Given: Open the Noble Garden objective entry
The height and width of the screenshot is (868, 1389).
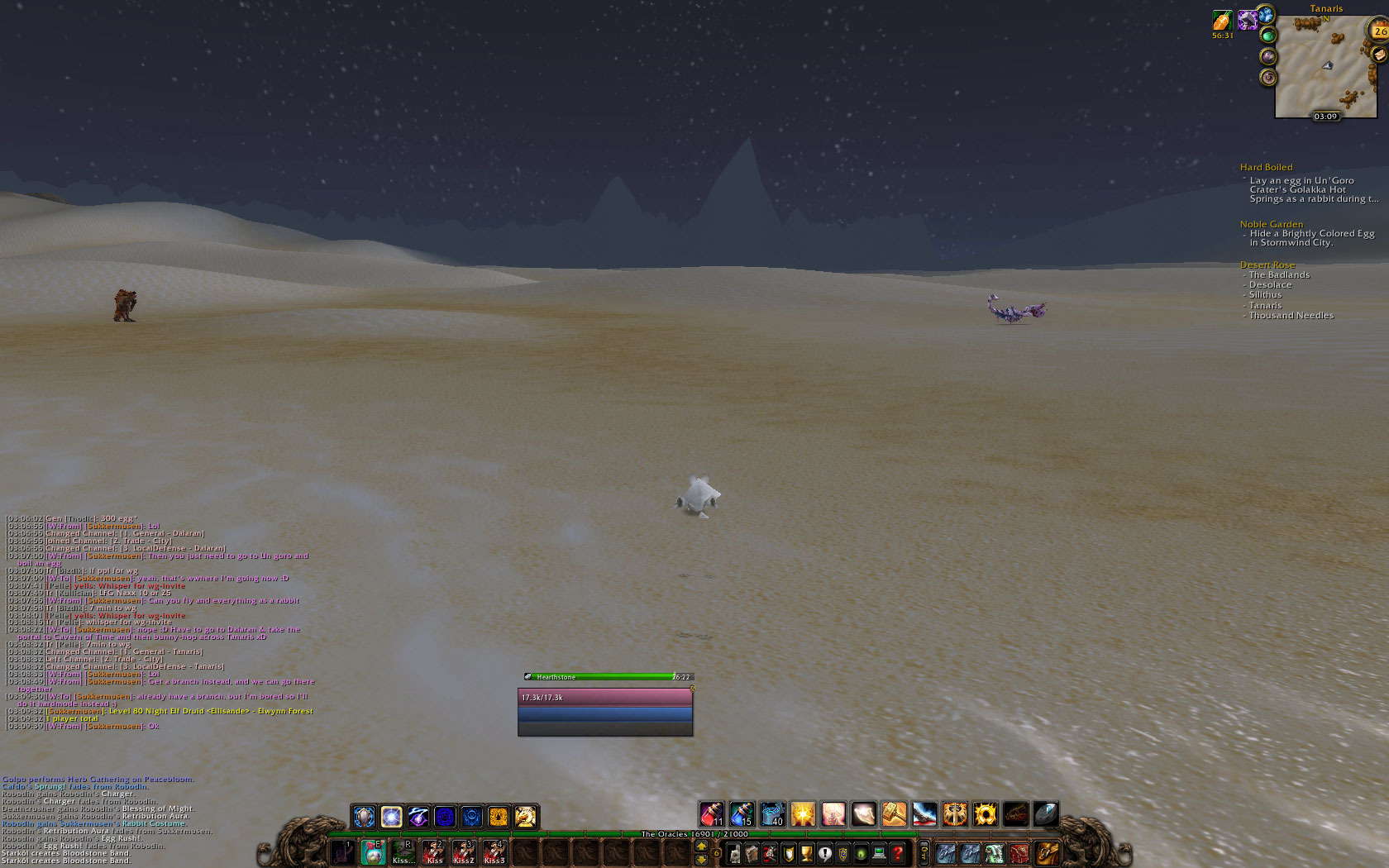Looking at the screenshot, I should pos(1271,224).
